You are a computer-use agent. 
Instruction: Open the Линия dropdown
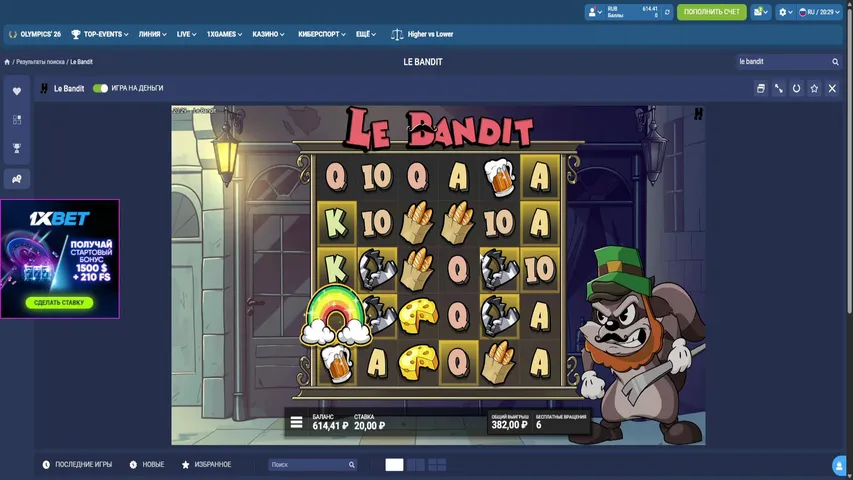152,34
